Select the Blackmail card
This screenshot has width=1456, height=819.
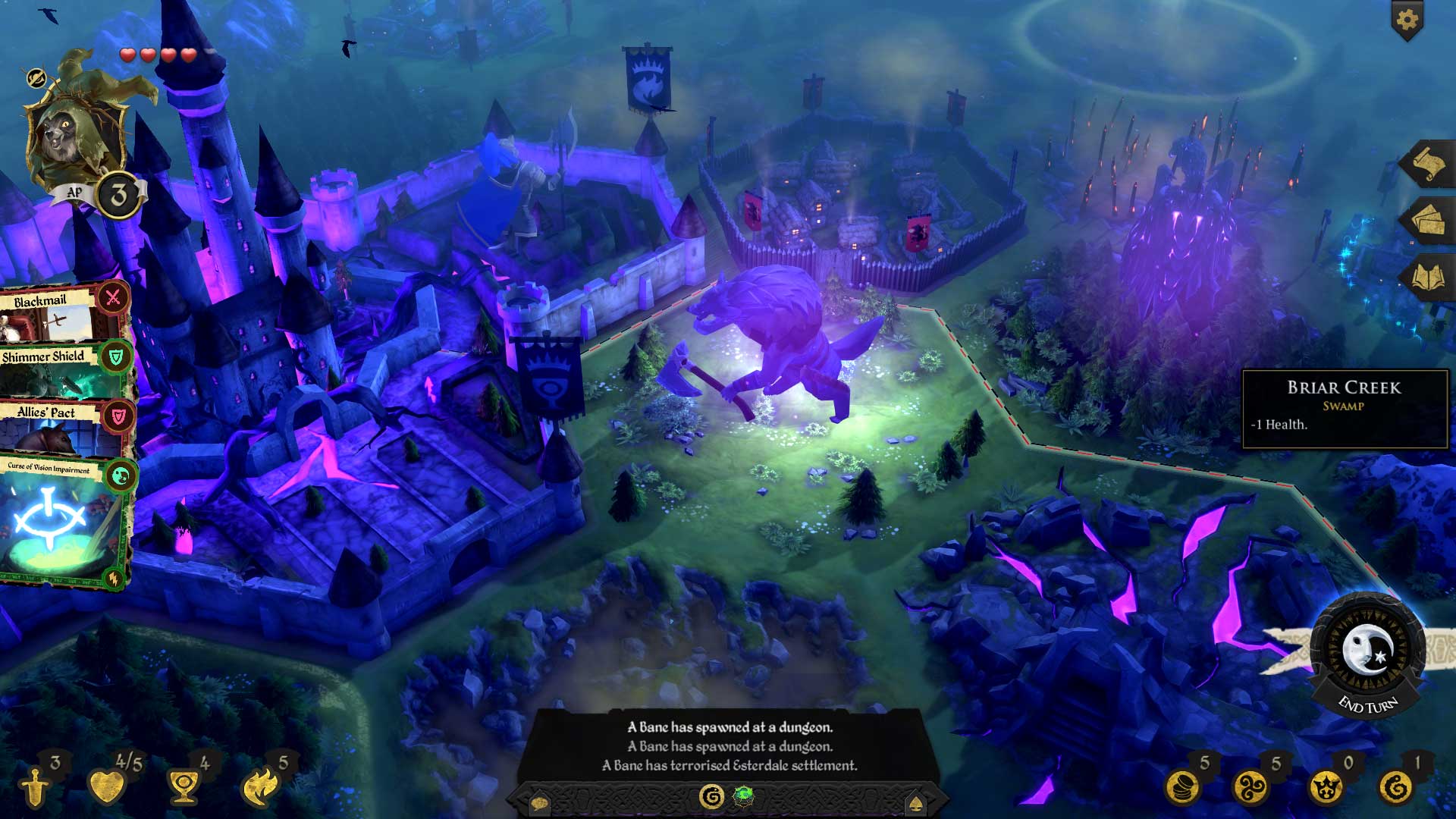tap(45, 318)
